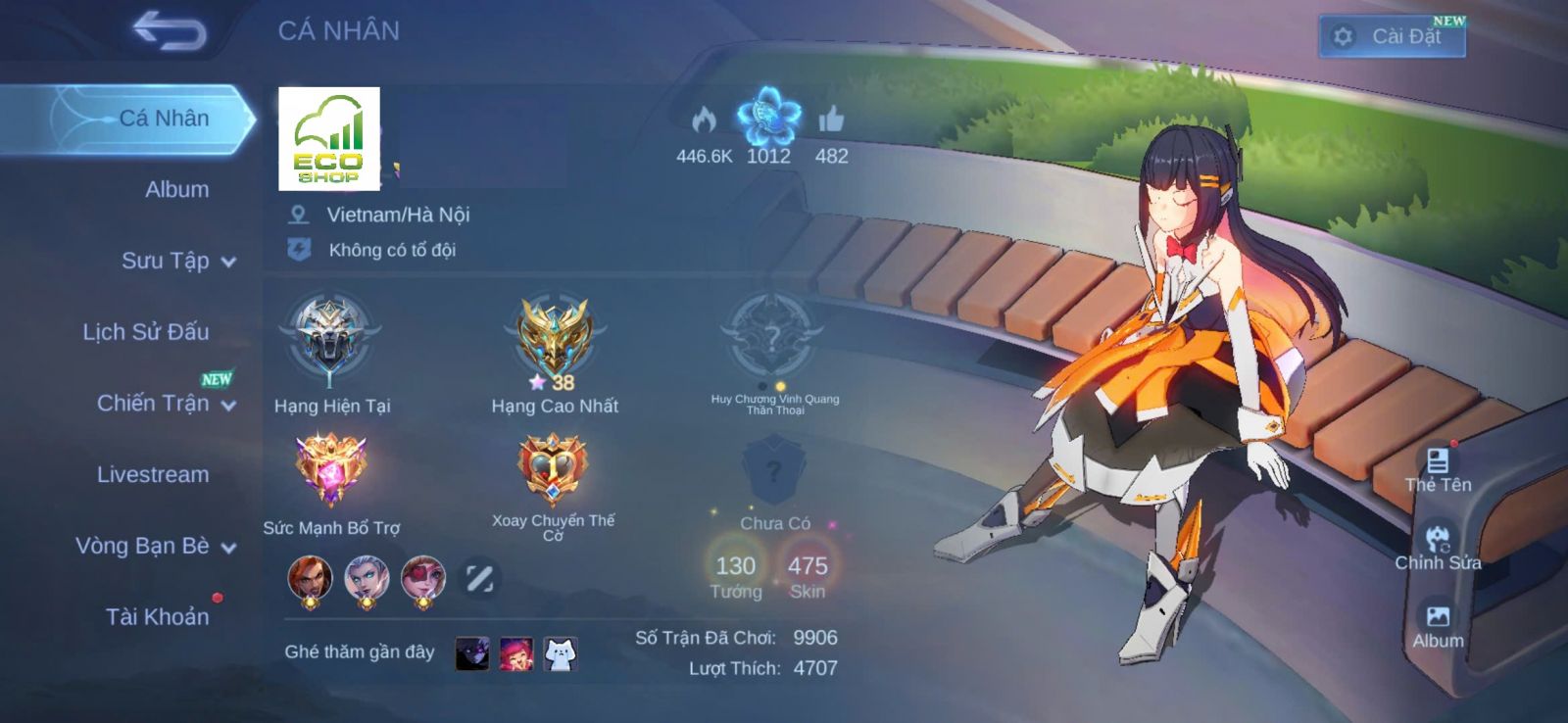Click Chỉnh Sửa to edit the profile
Image resolution: width=1568 pixels, height=723 pixels.
[1438, 547]
